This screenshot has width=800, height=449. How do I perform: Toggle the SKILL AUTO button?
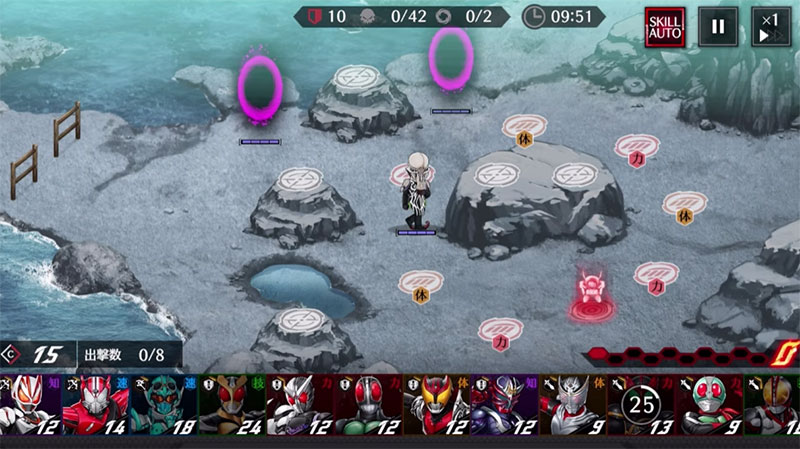pos(664,27)
